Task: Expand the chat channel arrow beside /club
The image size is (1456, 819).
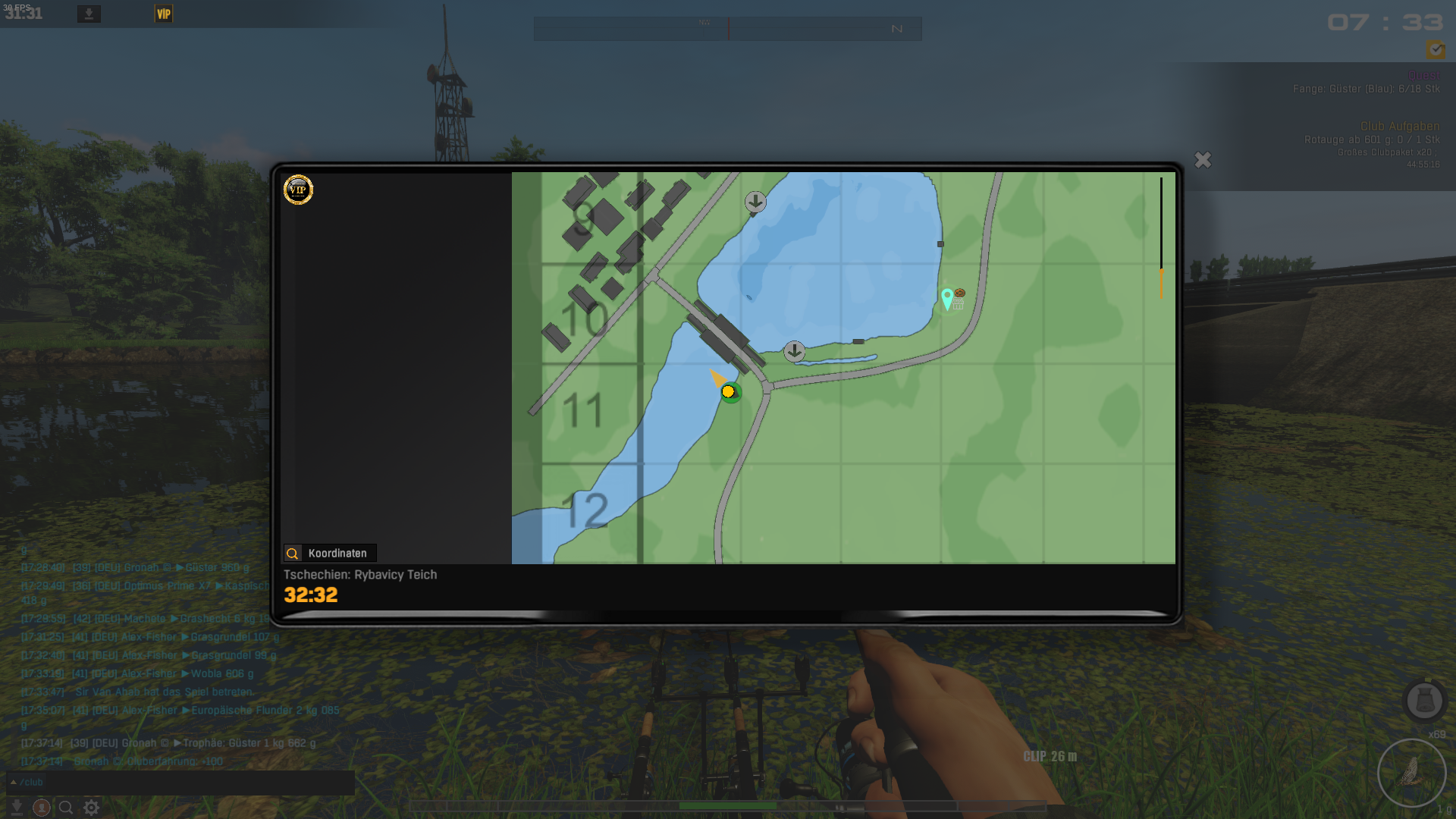Action: click(x=14, y=782)
